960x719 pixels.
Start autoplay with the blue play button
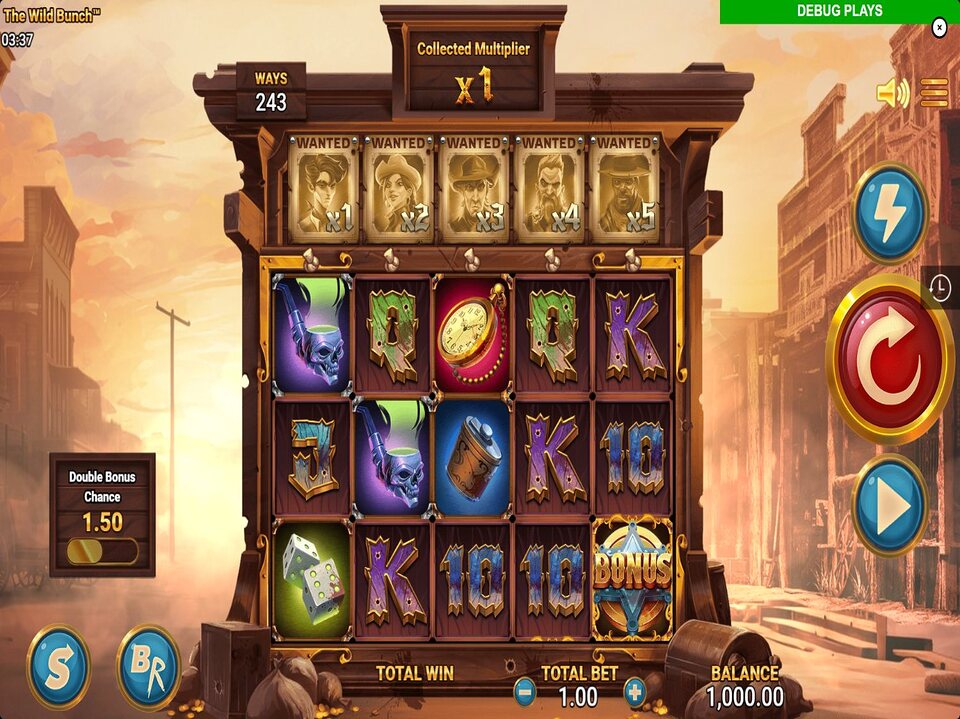[889, 505]
